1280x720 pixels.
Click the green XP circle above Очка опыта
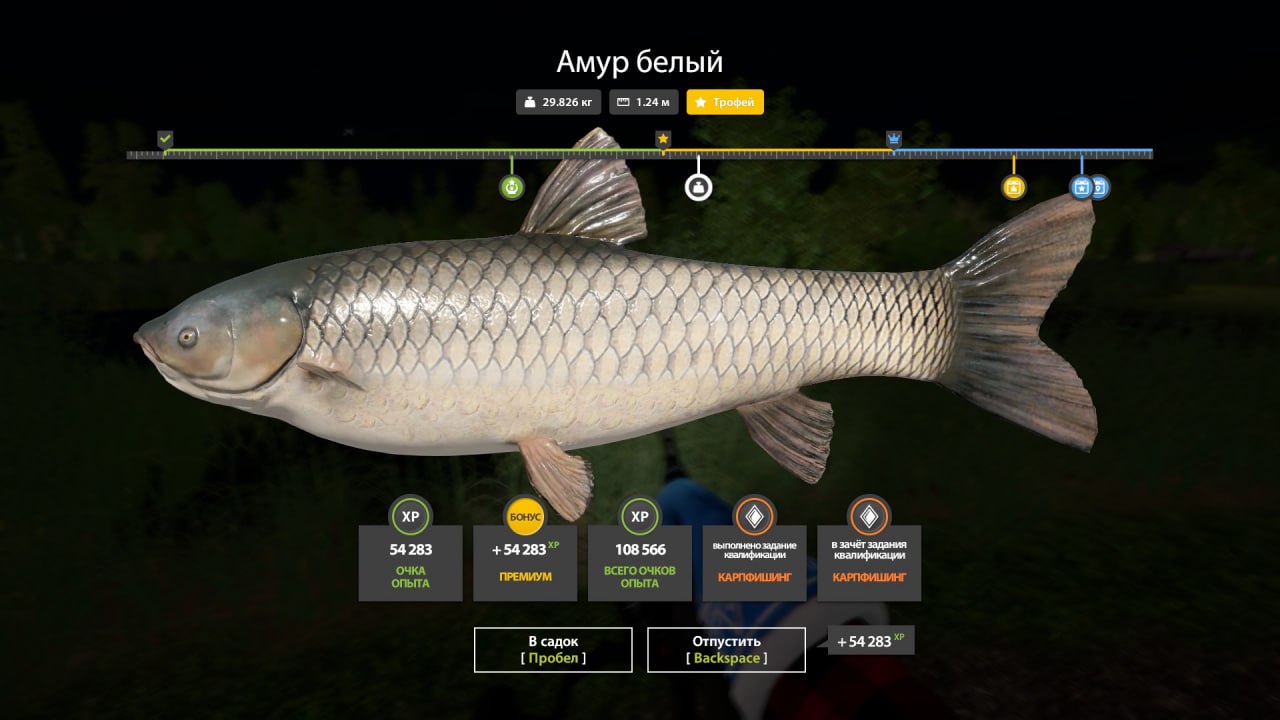coord(410,518)
